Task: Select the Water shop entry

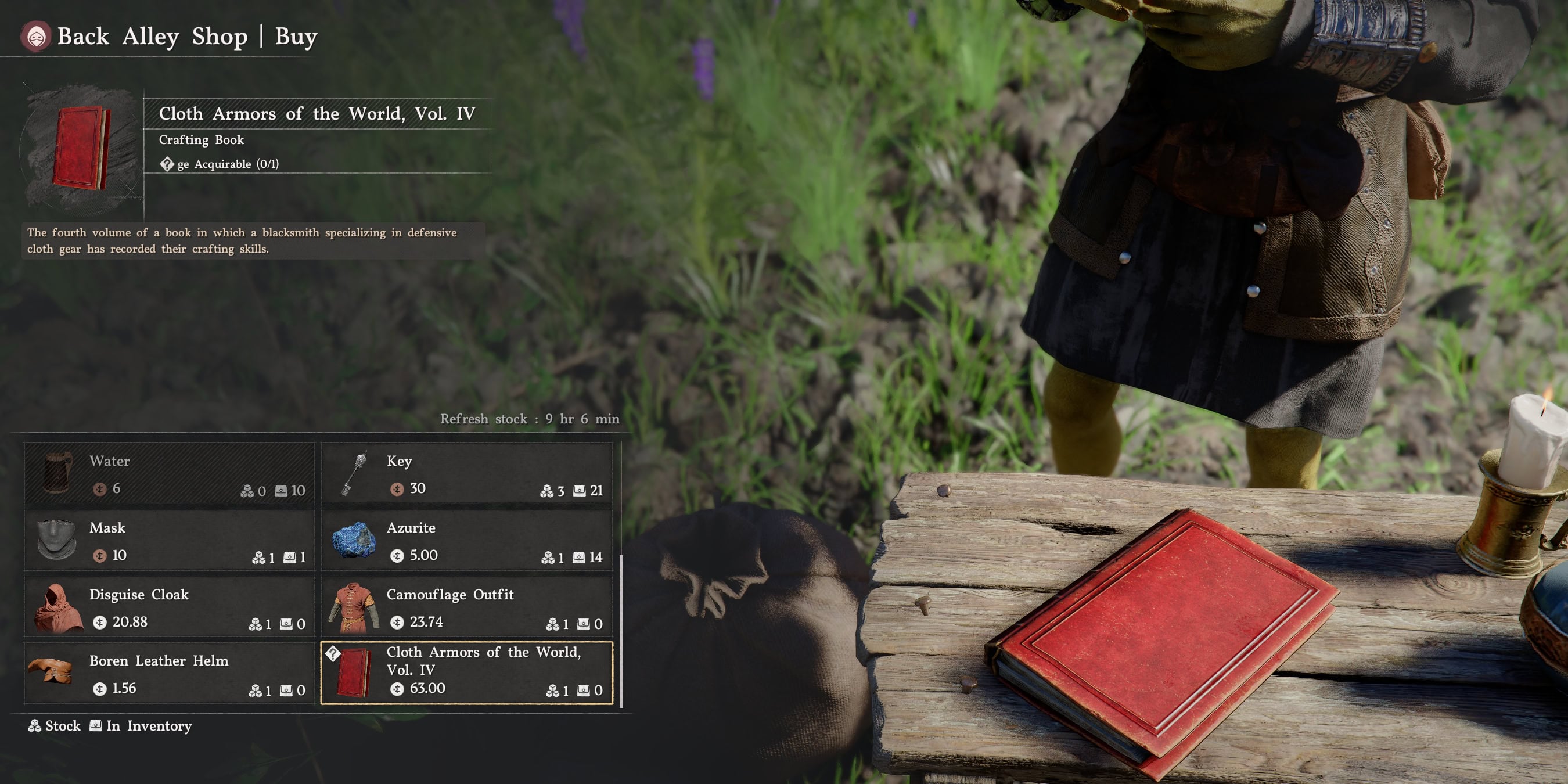Action: click(169, 473)
